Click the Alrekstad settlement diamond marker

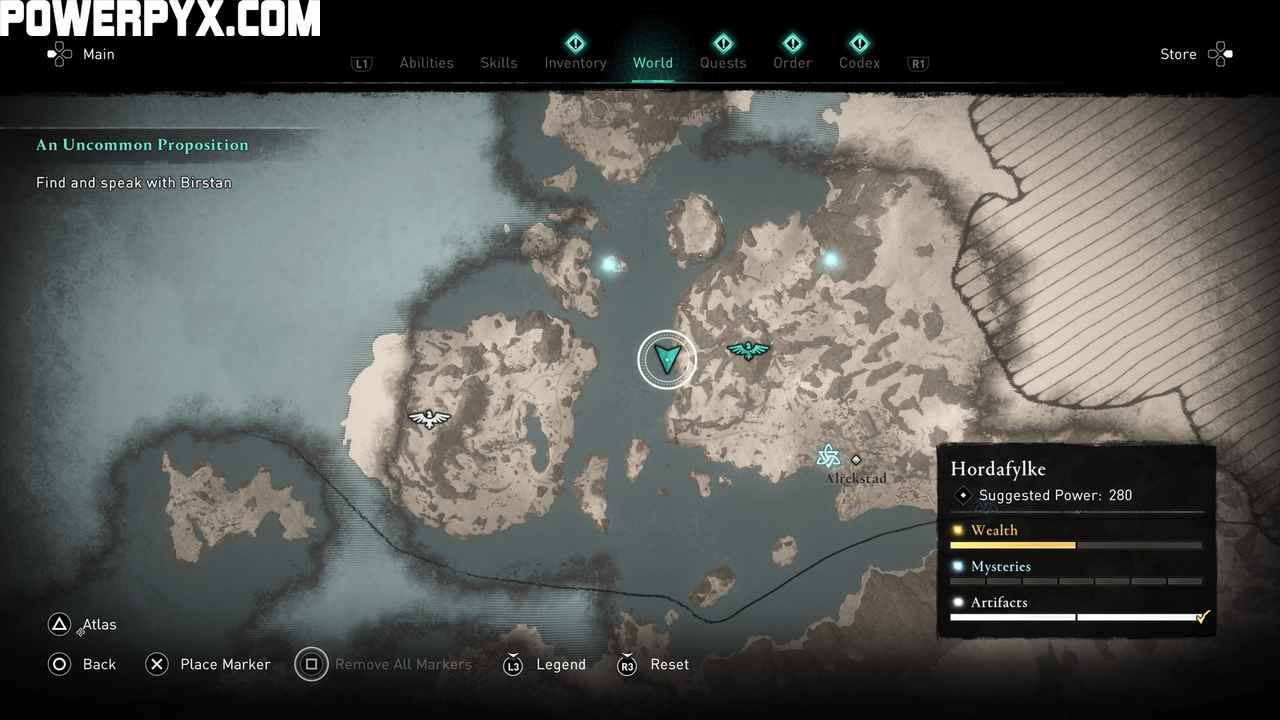coord(857,461)
